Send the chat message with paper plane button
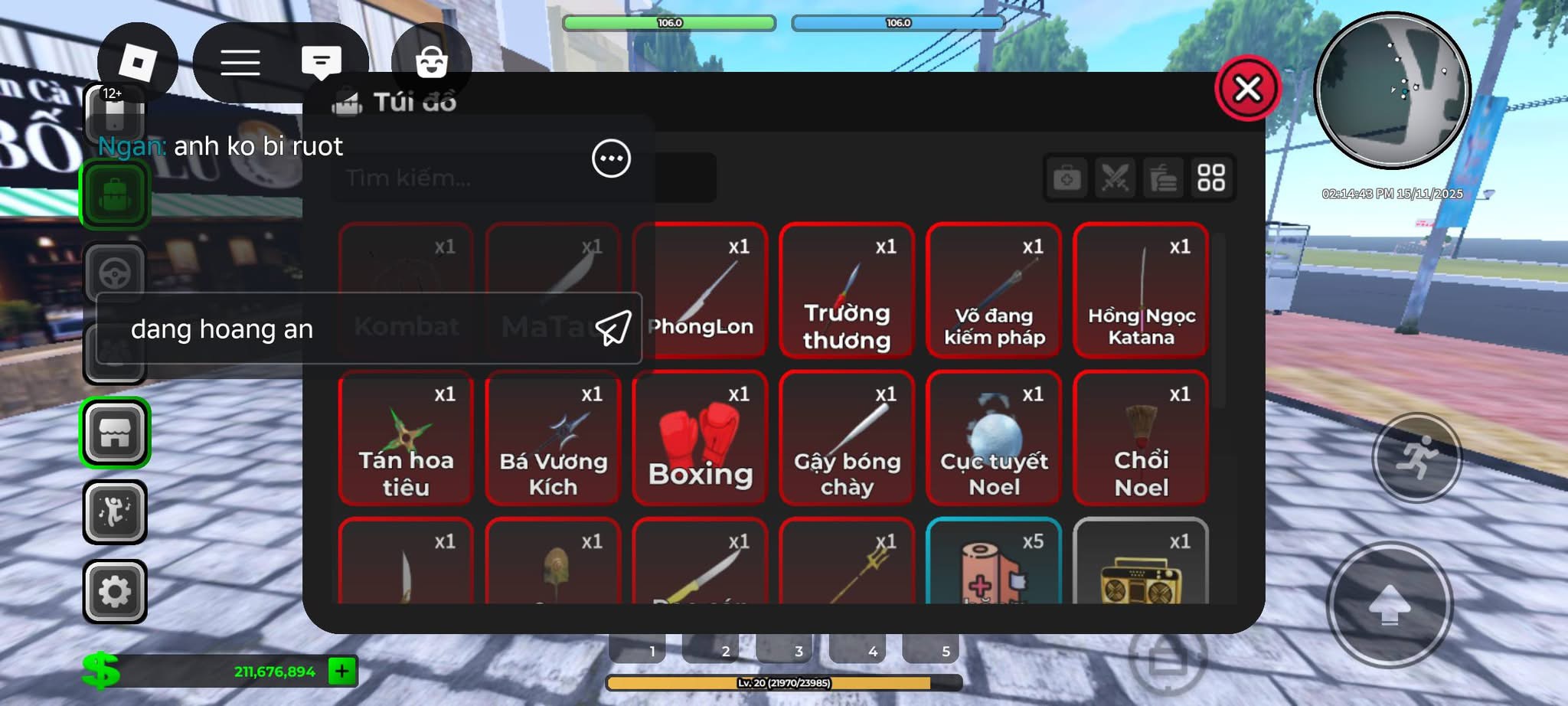 click(x=613, y=328)
